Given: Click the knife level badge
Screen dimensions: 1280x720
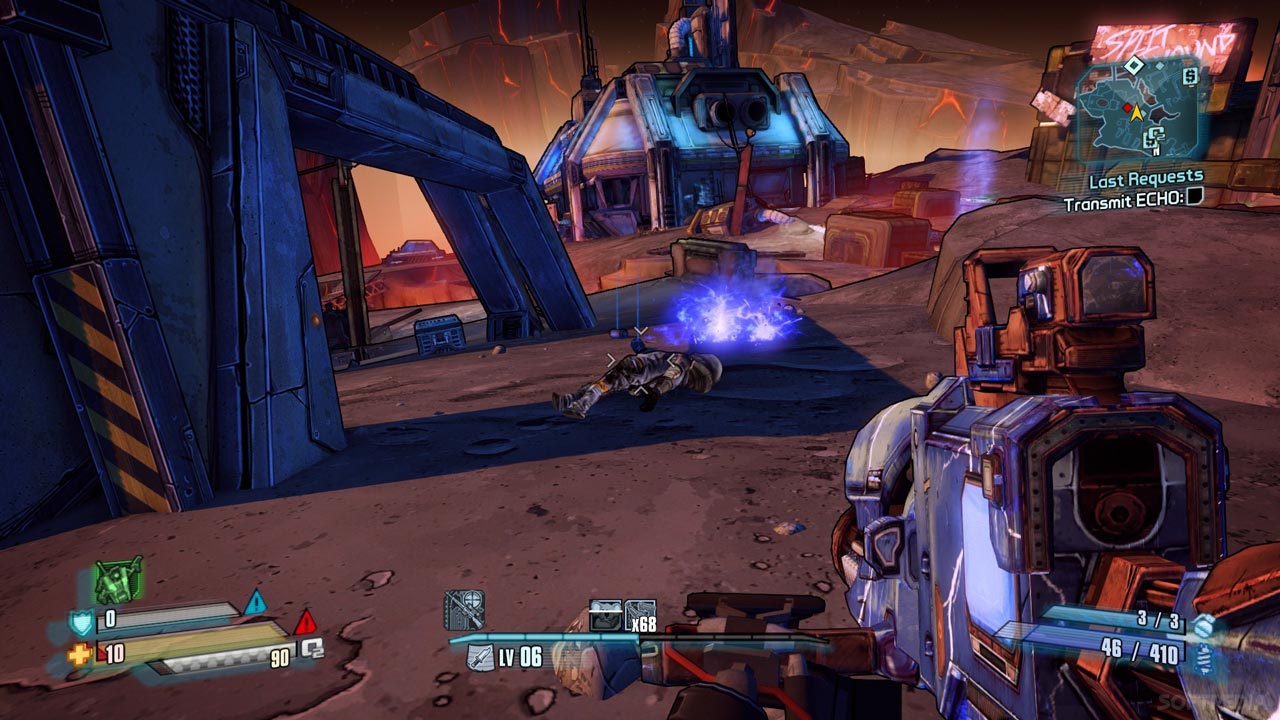Looking at the screenshot, I should (x=481, y=658).
